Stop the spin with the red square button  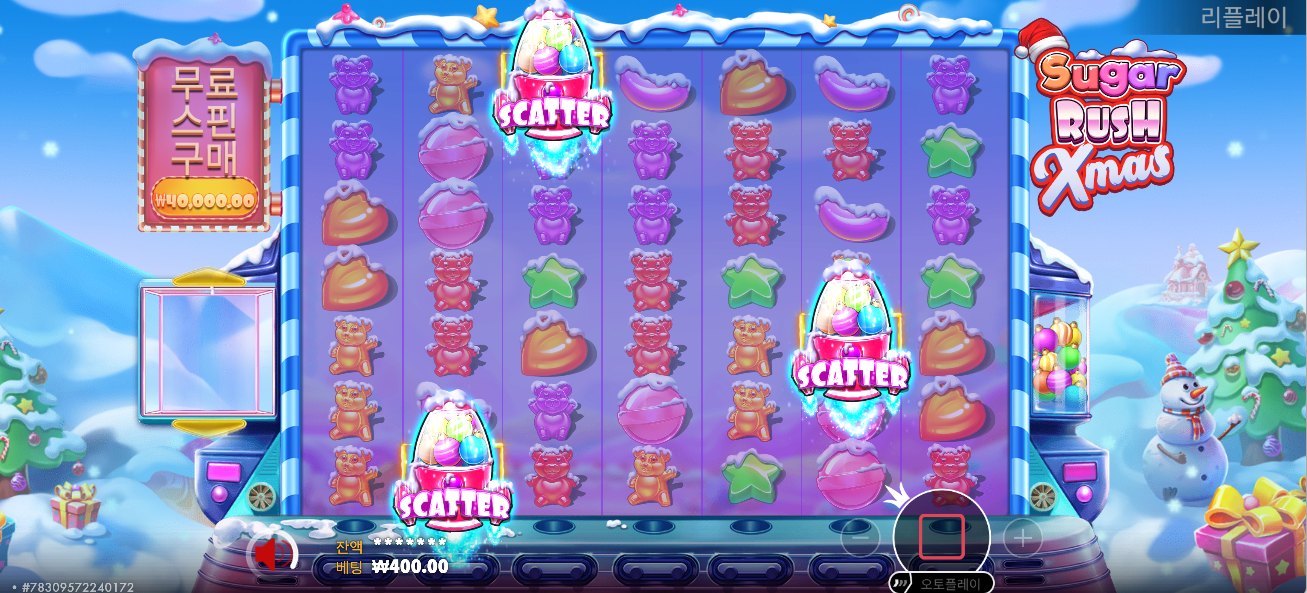(941, 537)
